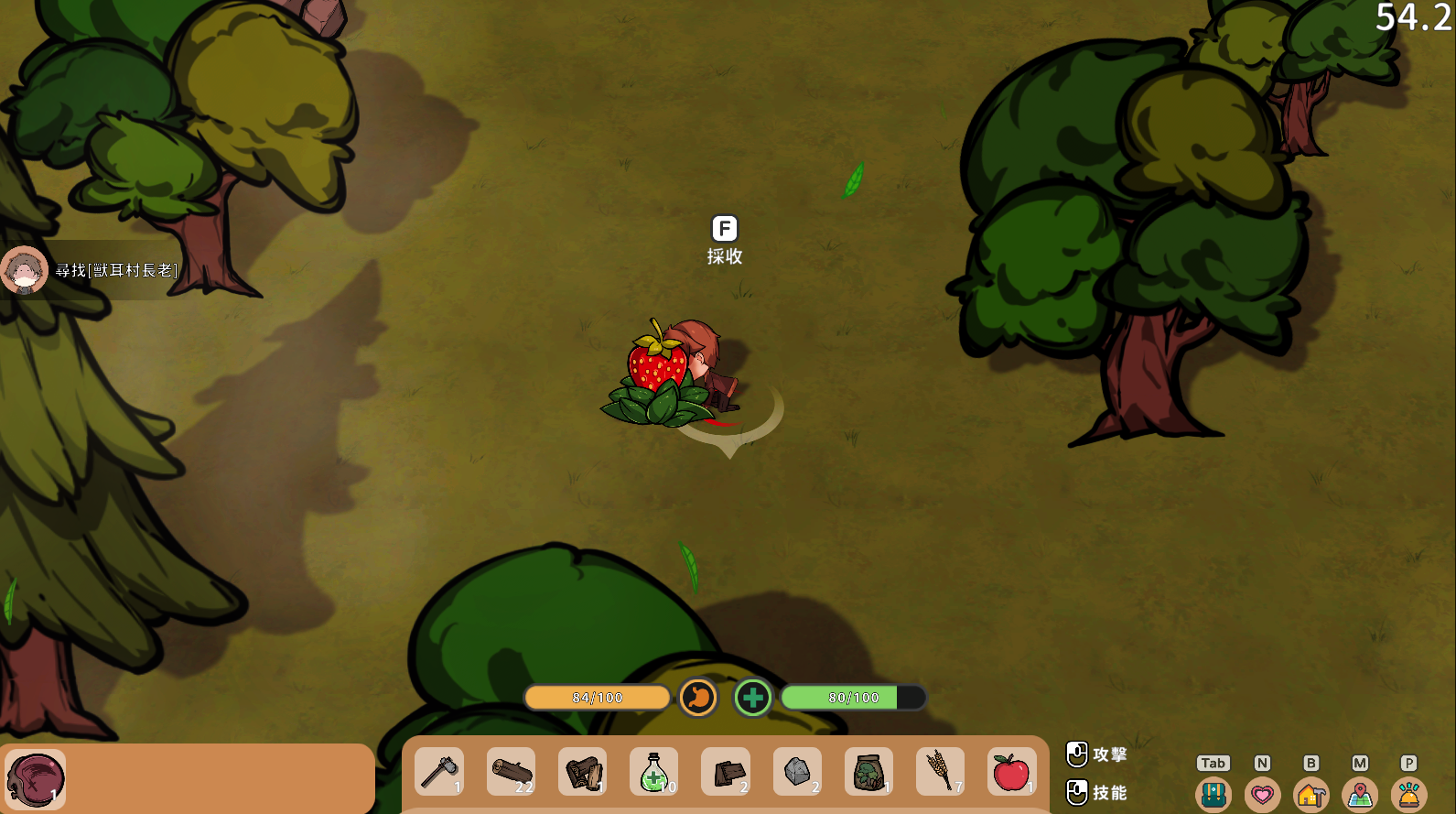Select the stone axe hotbar slot
The height and width of the screenshot is (814, 1456).
pyautogui.click(x=439, y=772)
